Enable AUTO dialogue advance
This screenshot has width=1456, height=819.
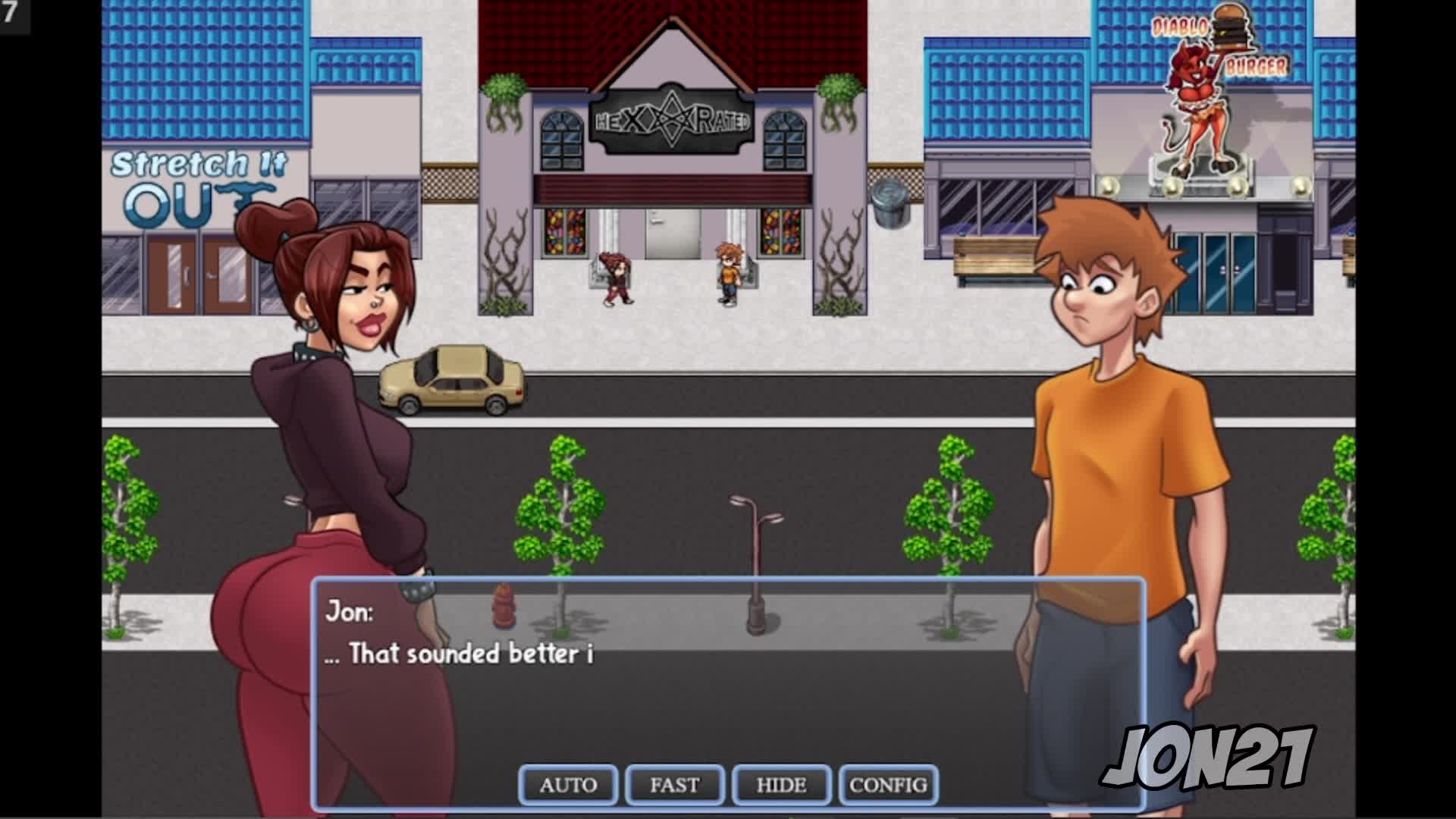point(568,785)
